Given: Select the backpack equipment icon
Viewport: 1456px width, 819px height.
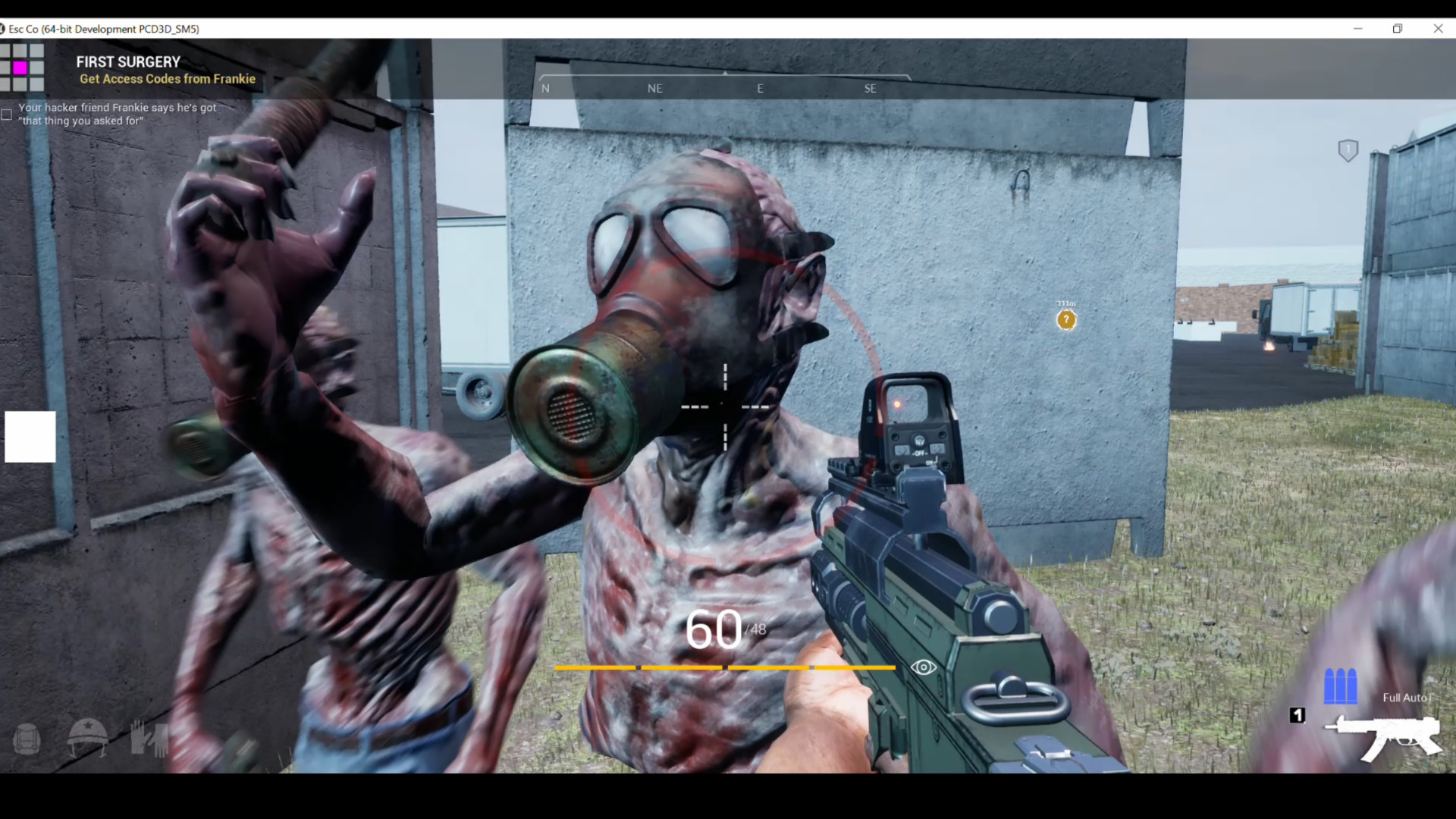Looking at the screenshot, I should 26,738.
